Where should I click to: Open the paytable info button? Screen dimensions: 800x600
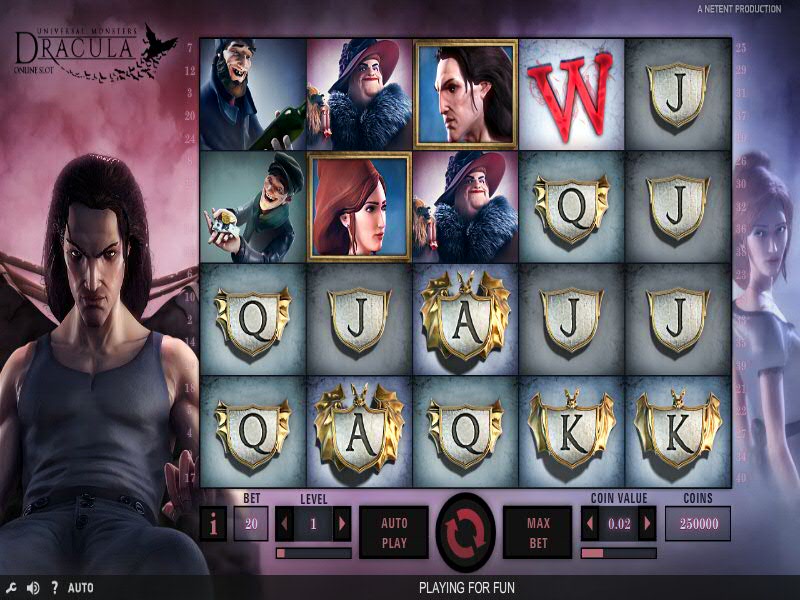(213, 524)
